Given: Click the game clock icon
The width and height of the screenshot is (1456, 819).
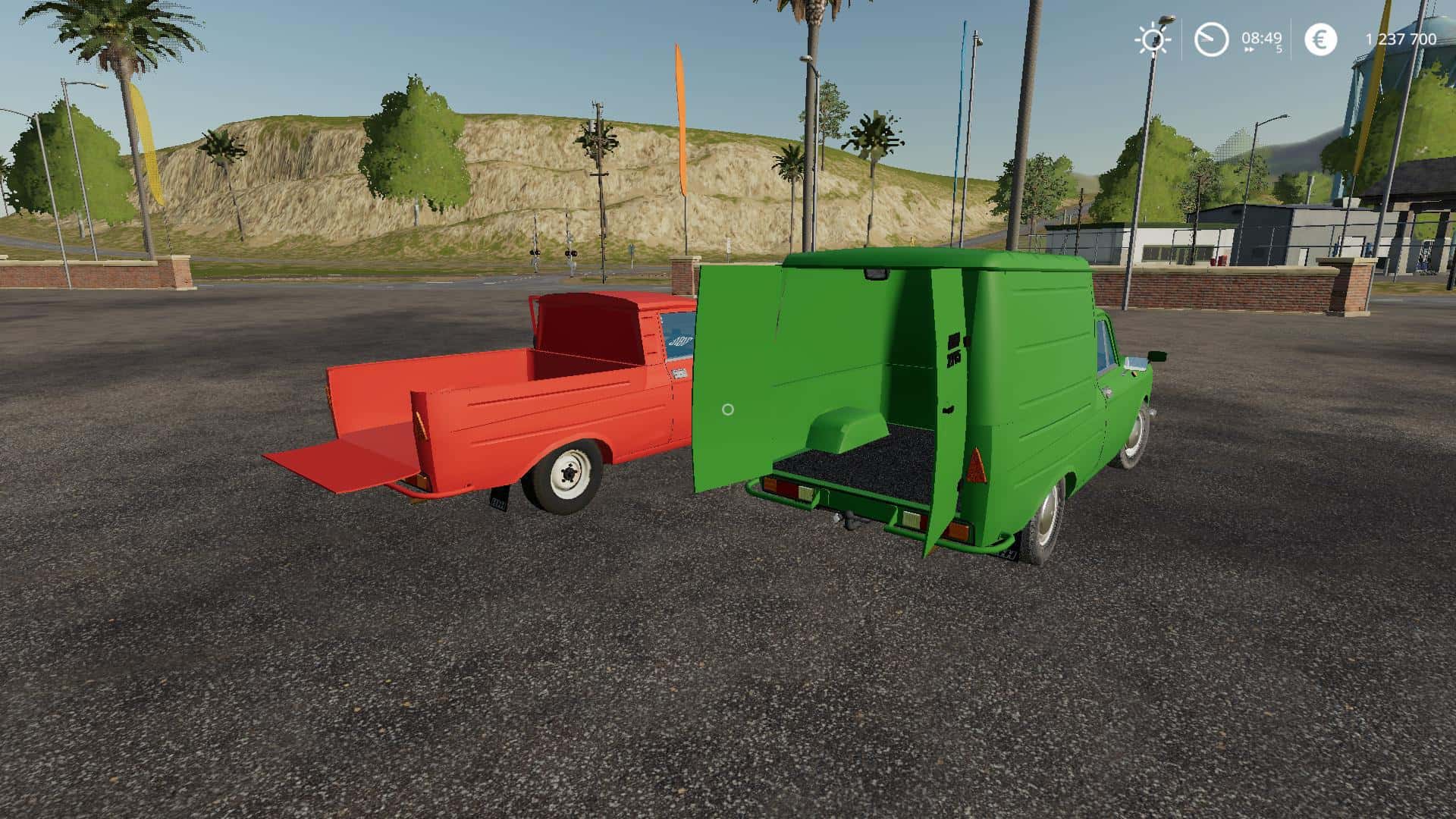Looking at the screenshot, I should point(1211,39).
